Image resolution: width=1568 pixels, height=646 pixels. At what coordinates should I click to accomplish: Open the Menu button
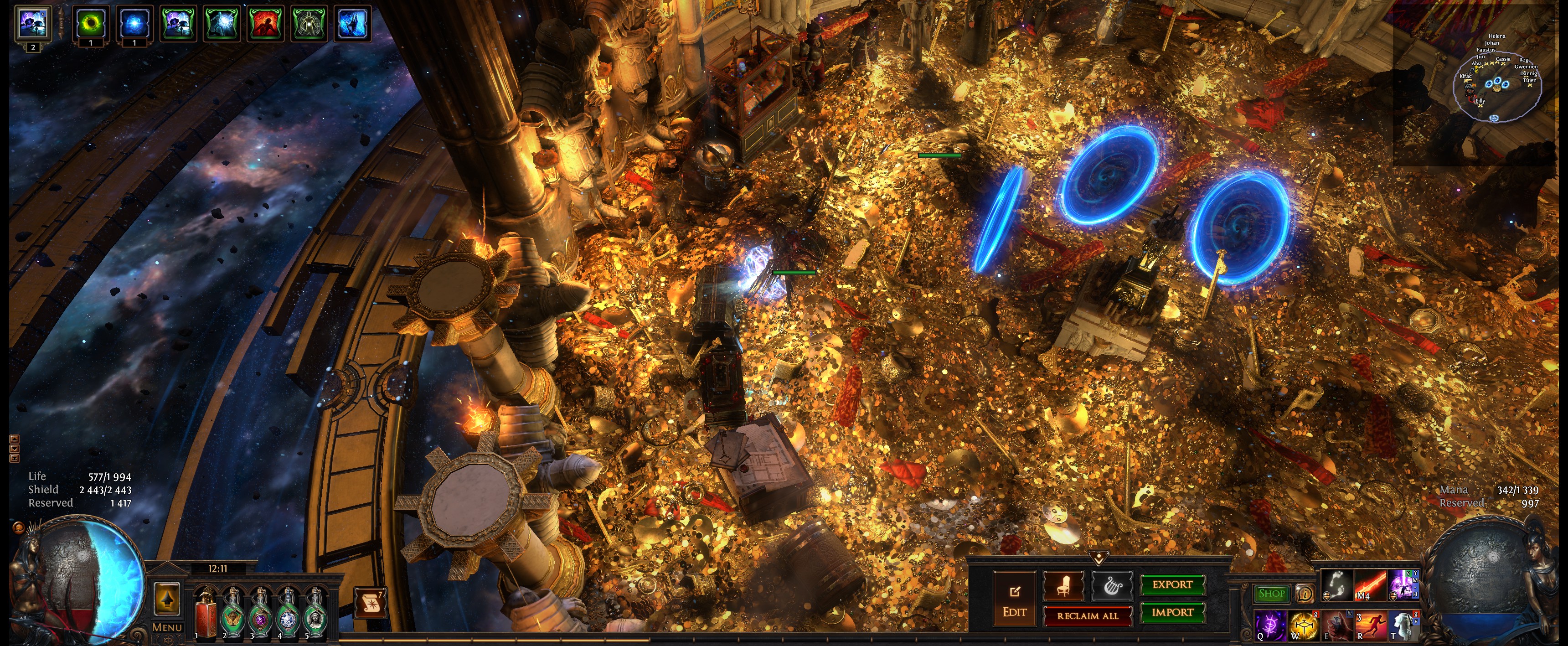(167, 627)
